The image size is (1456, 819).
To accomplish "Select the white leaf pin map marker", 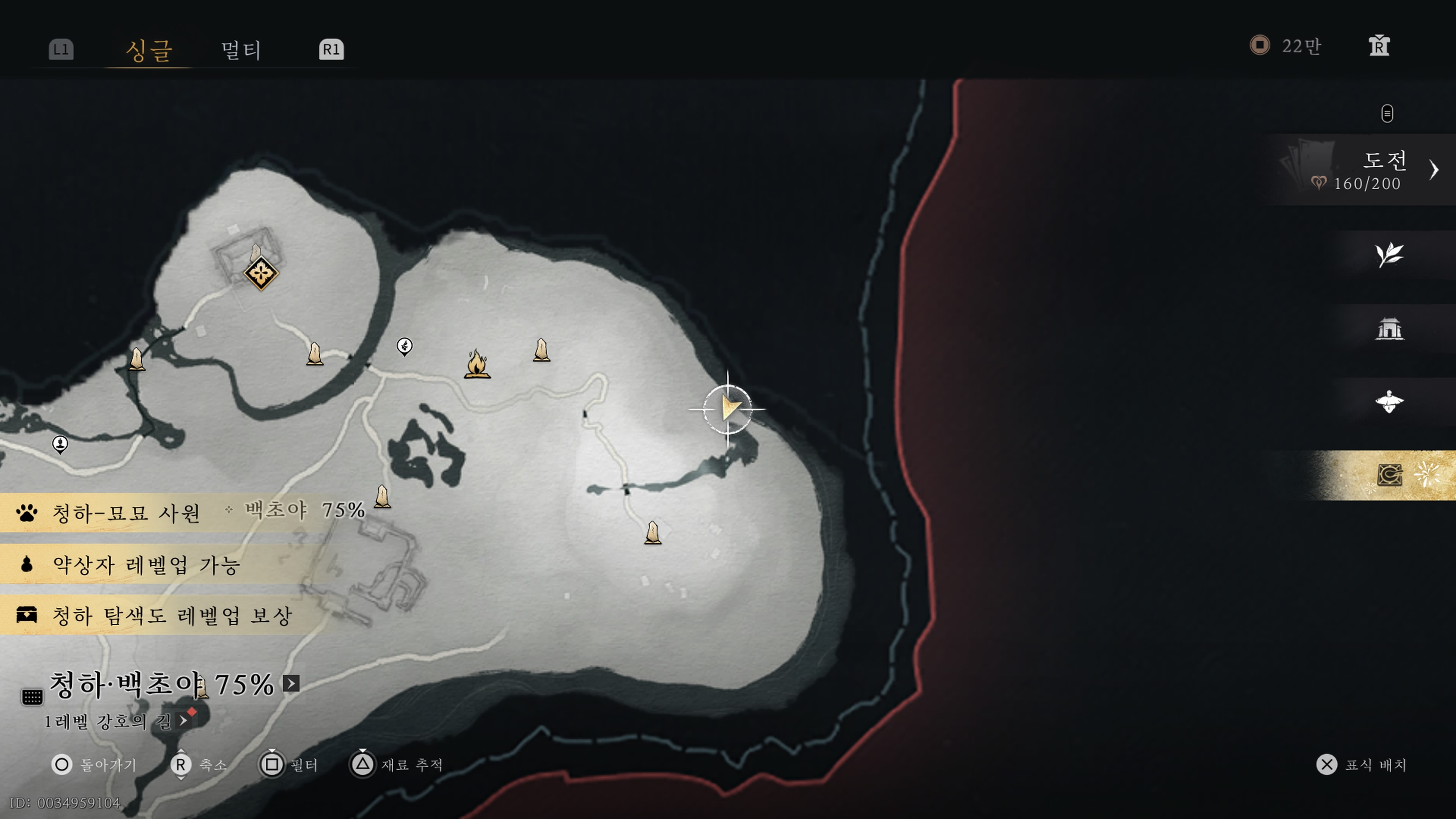I will pos(404,346).
